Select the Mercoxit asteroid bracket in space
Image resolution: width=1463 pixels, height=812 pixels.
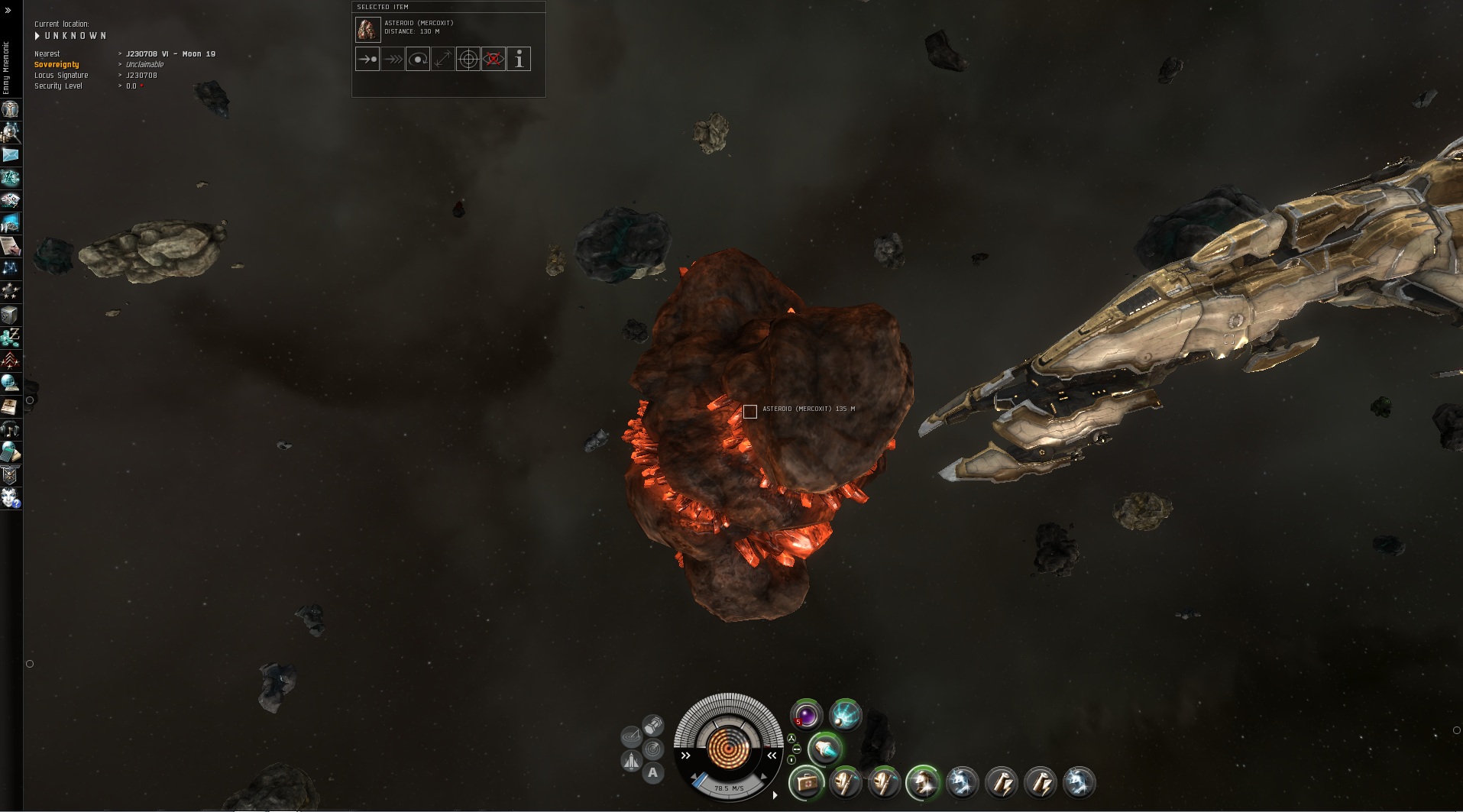click(750, 412)
